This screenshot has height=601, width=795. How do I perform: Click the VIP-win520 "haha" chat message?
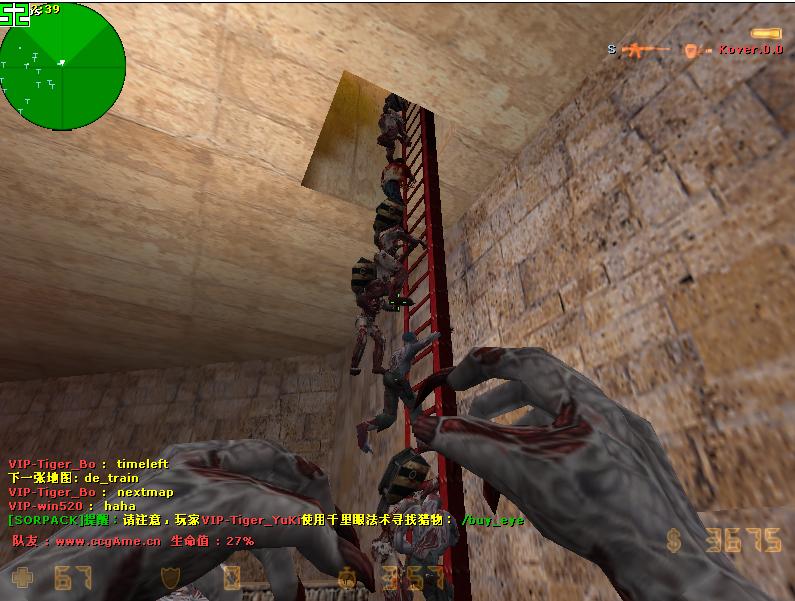pos(72,506)
